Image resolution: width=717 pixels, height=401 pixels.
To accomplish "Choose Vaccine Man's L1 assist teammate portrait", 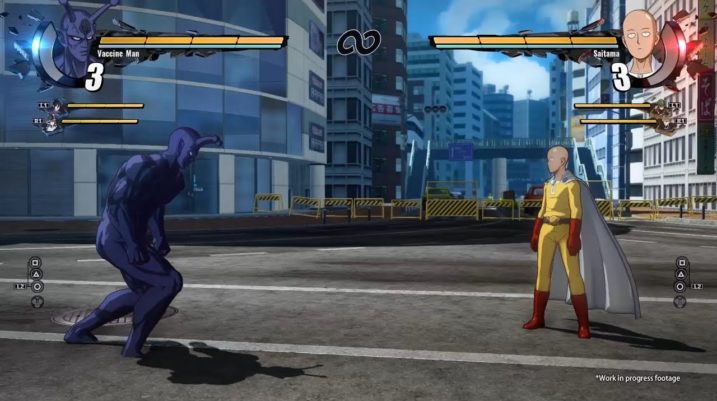I will point(57,107).
